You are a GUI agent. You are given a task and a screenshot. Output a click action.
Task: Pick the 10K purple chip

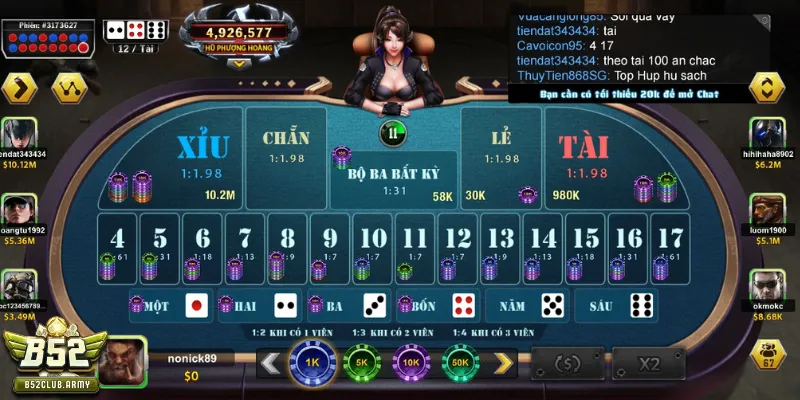pos(410,362)
